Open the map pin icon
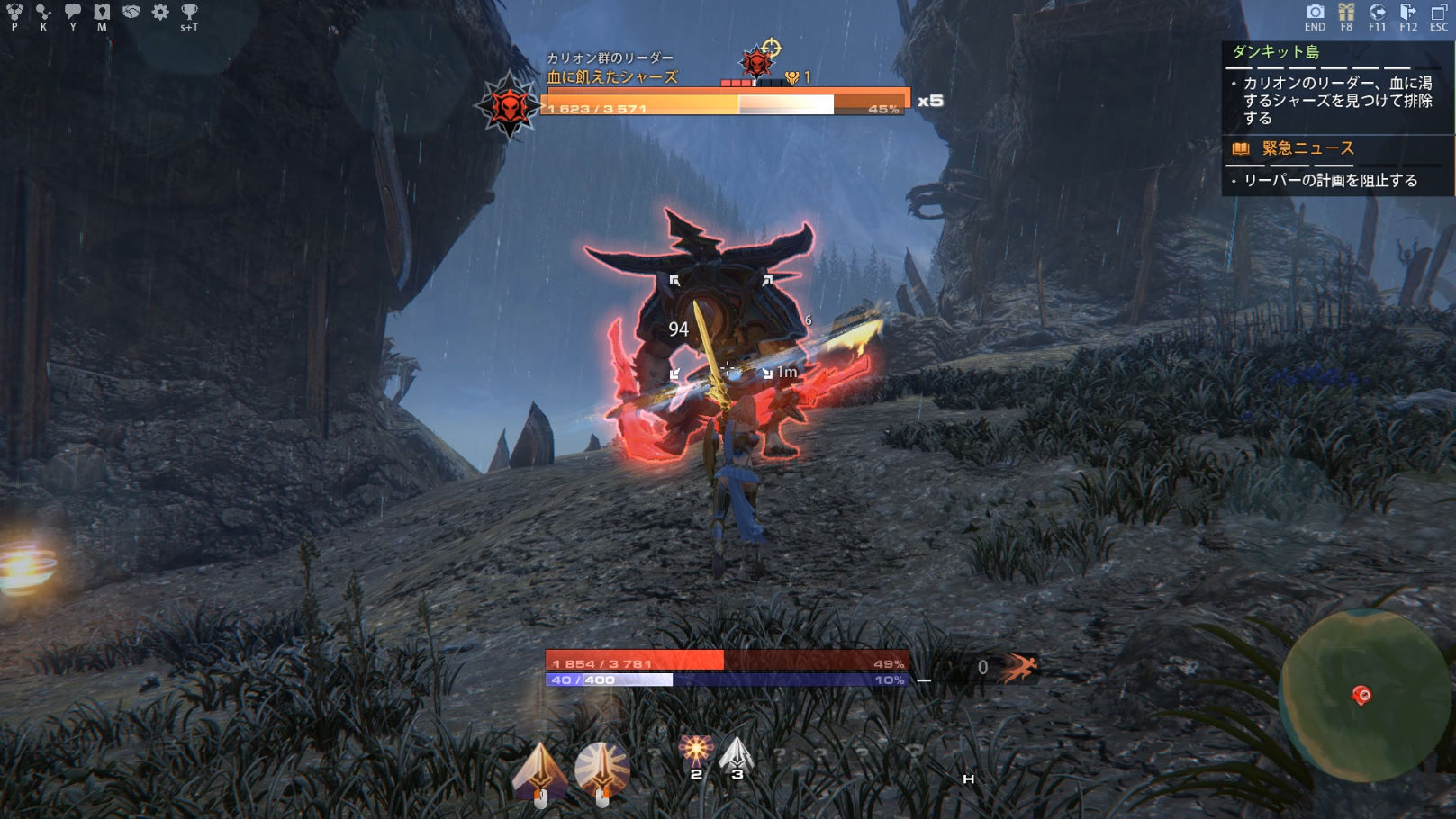 102,12
